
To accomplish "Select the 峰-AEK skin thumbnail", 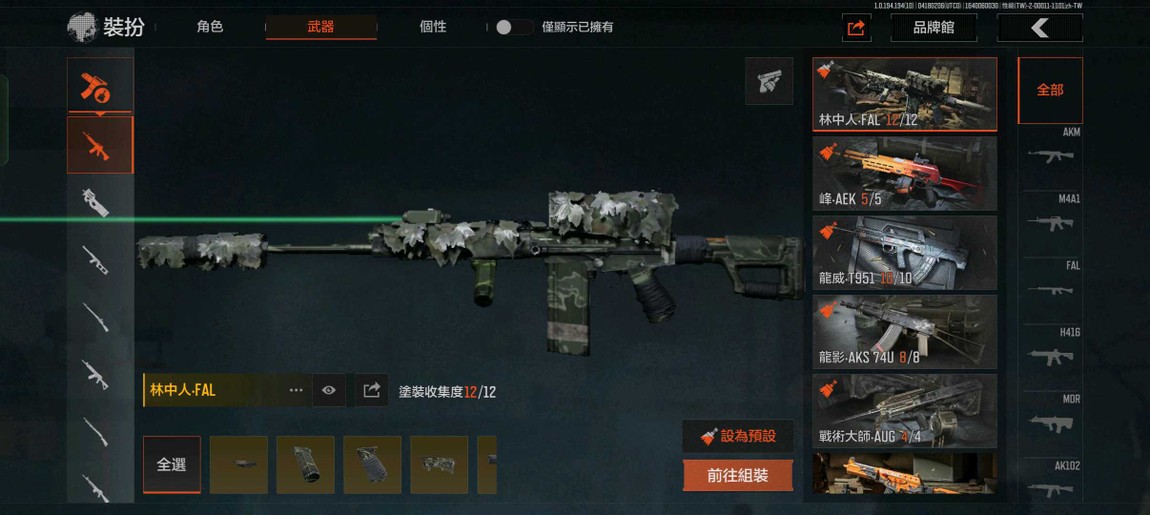I will point(904,173).
